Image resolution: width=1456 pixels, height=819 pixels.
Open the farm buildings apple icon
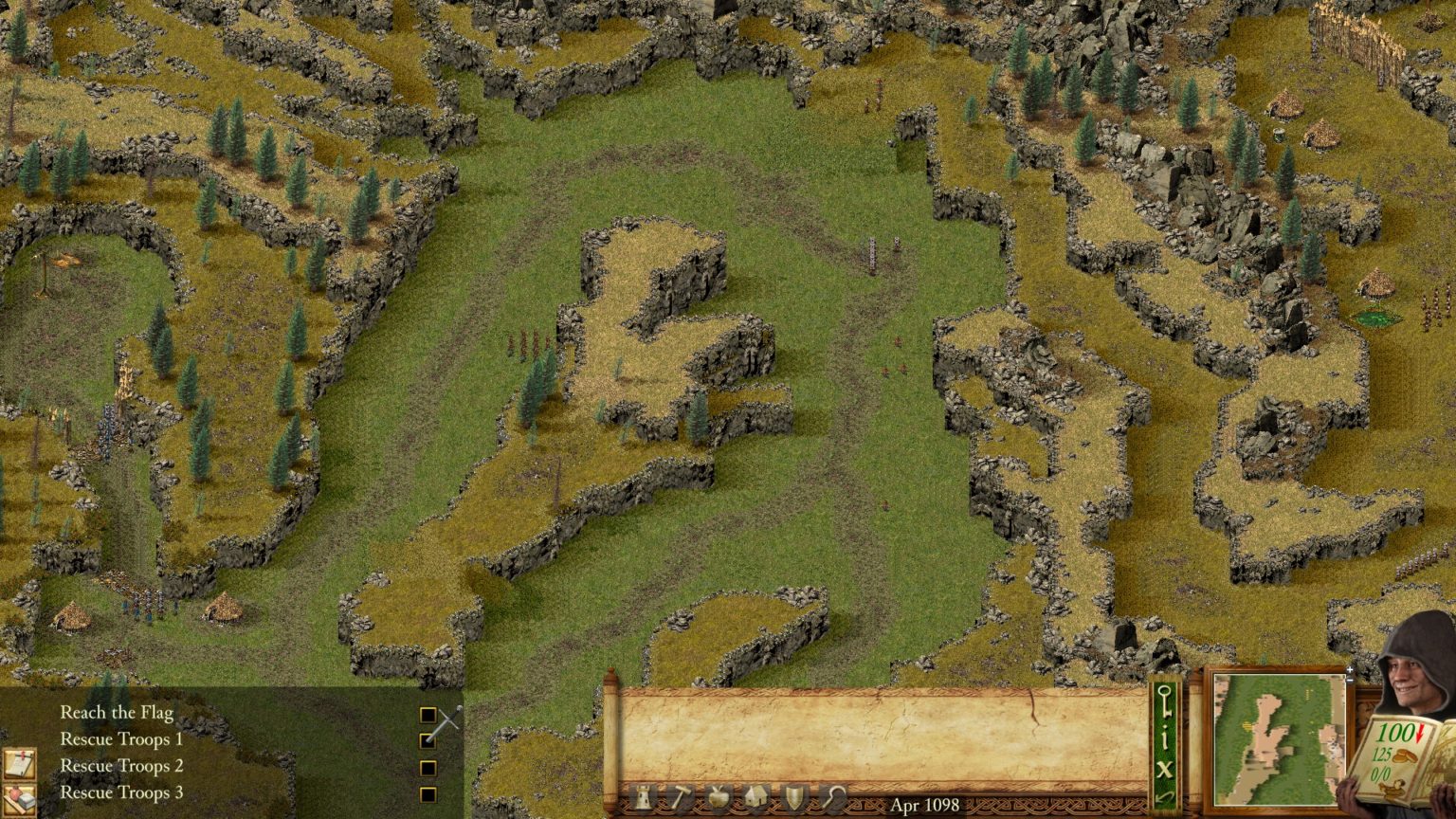(719, 801)
